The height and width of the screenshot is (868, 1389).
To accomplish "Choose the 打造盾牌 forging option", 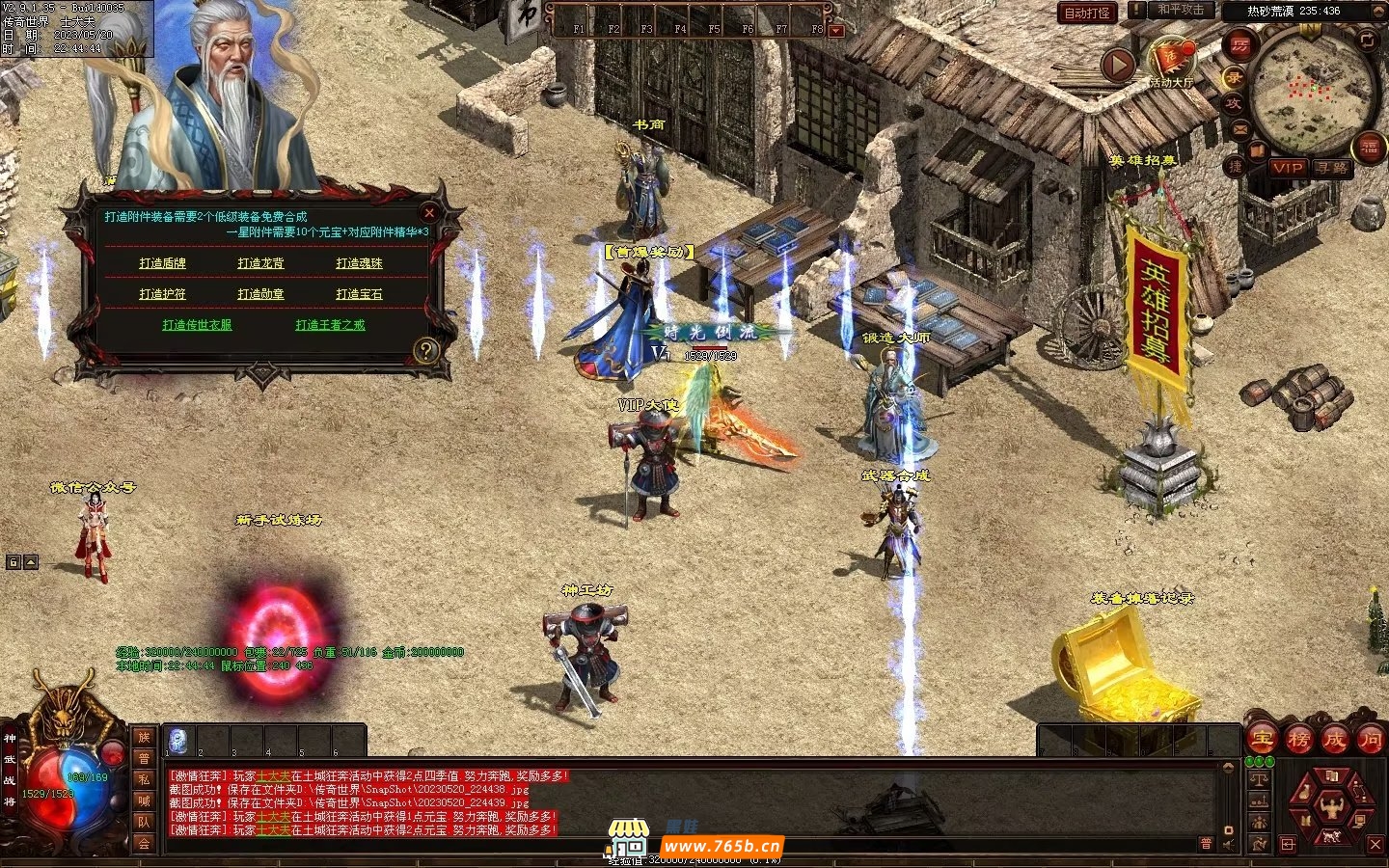I will coord(162,263).
